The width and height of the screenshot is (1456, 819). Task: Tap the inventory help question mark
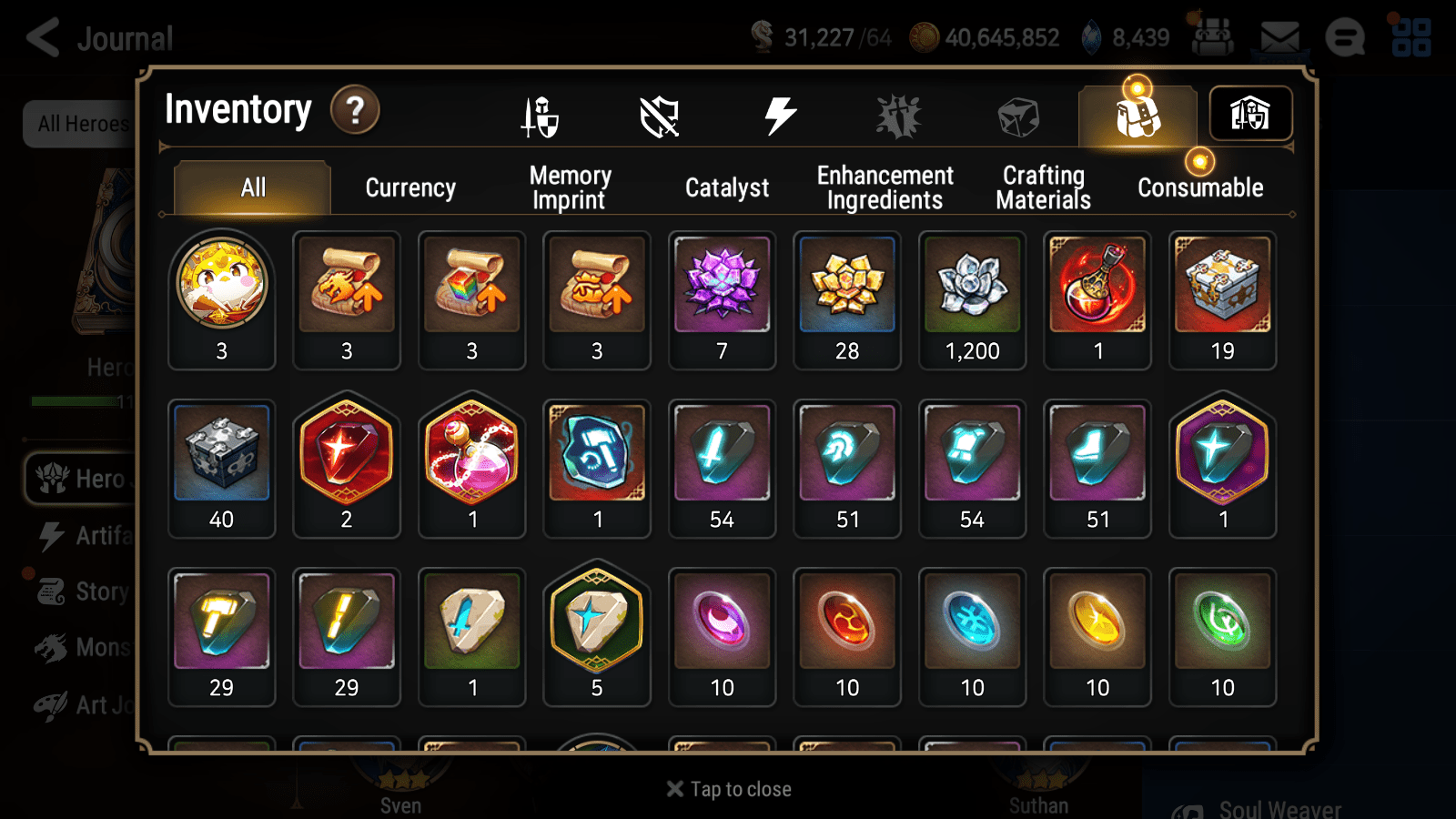354,109
